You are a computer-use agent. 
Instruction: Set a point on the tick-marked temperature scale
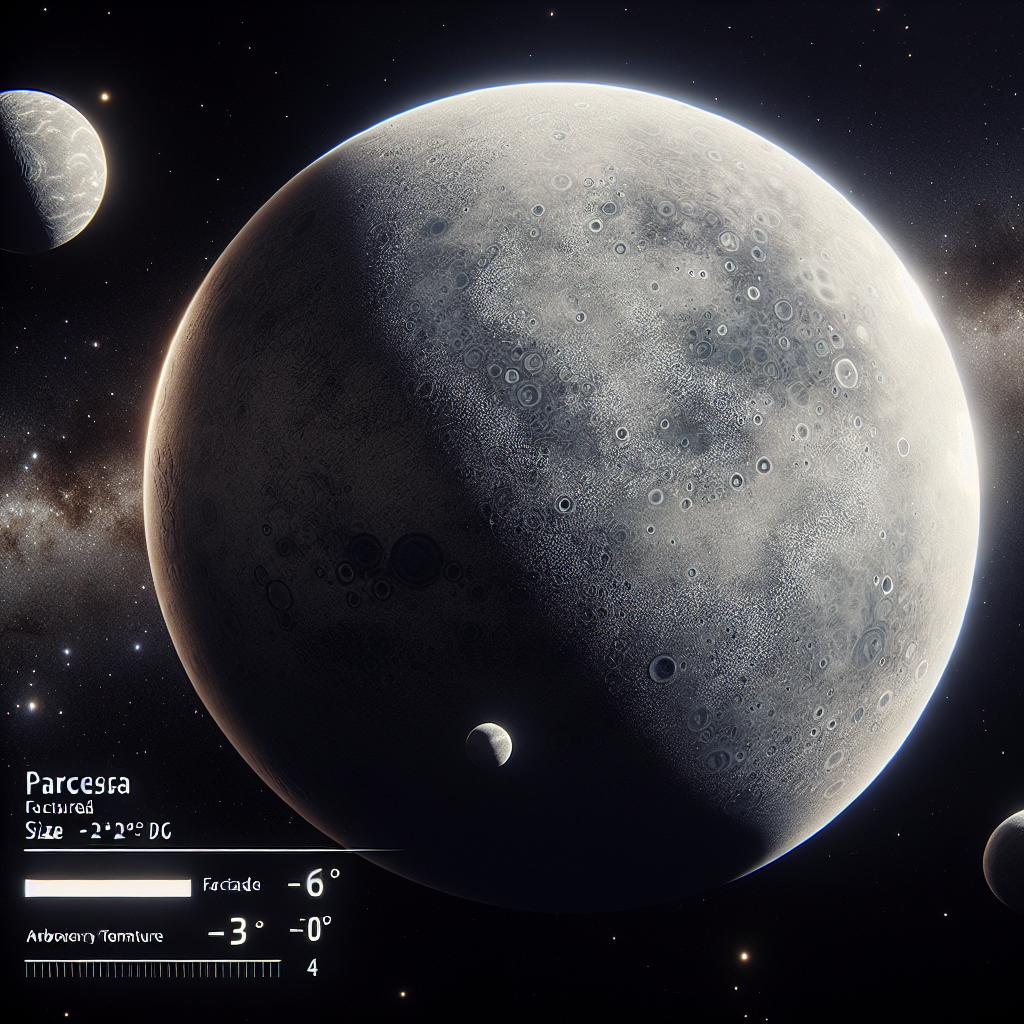click(152, 968)
